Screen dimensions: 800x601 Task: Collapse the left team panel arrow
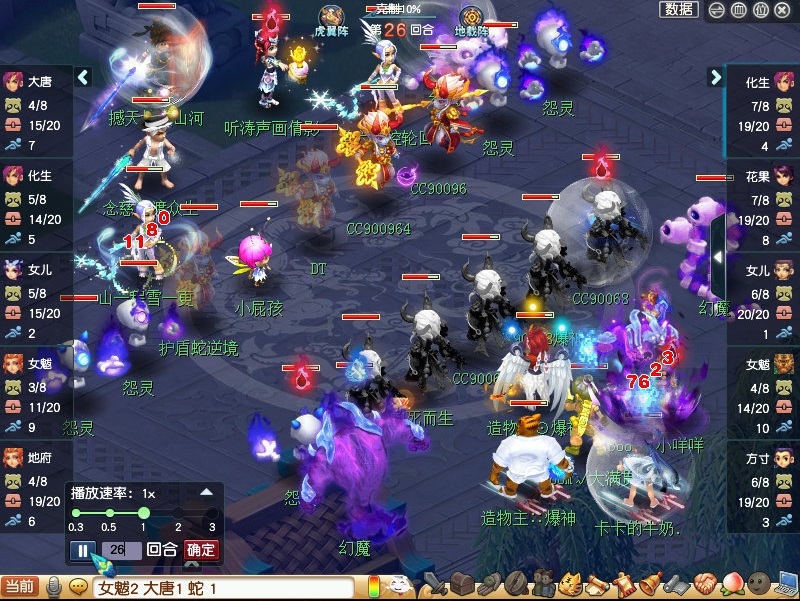pos(84,77)
